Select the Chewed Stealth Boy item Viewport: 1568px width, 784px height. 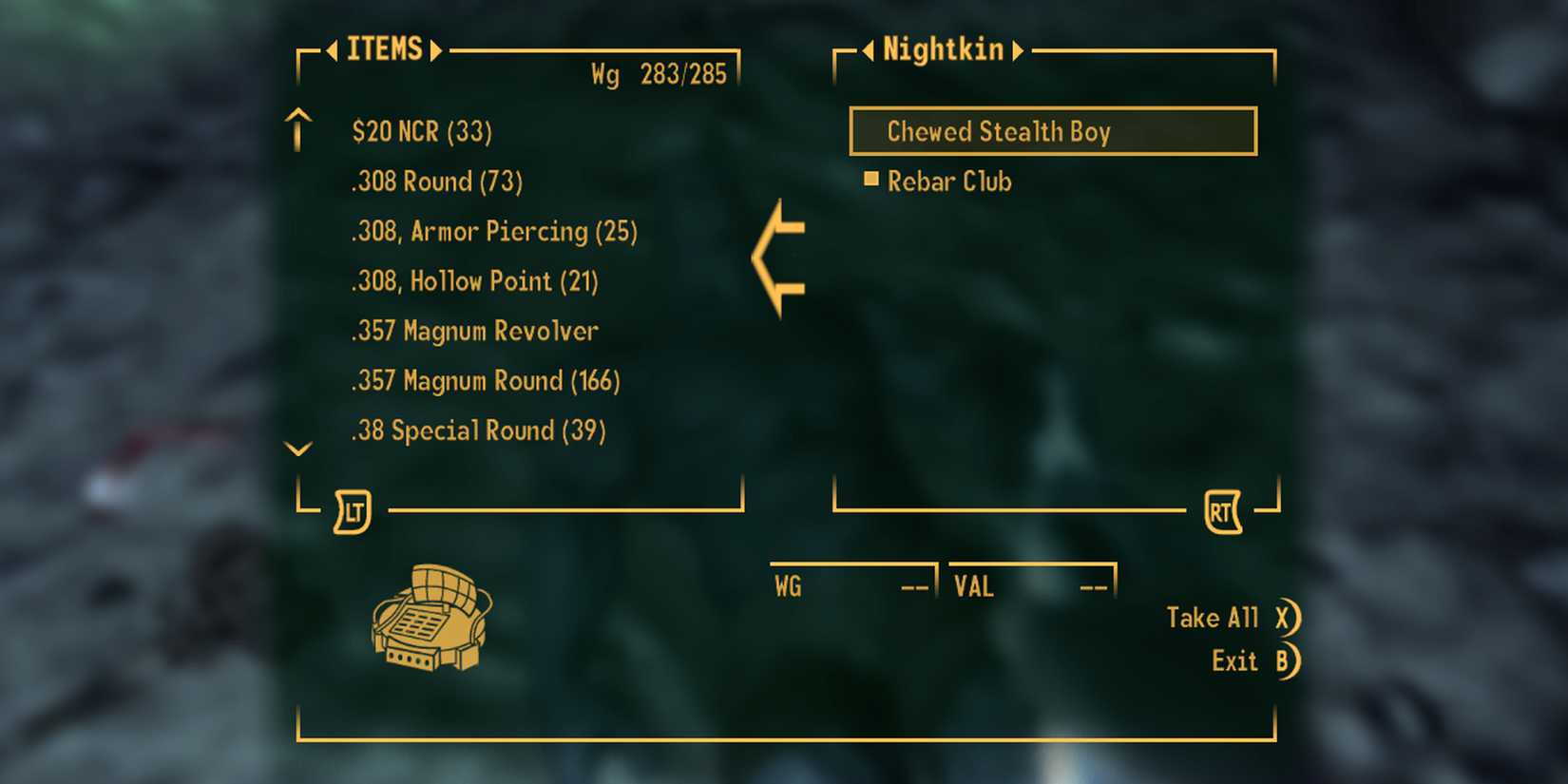pos(1053,131)
